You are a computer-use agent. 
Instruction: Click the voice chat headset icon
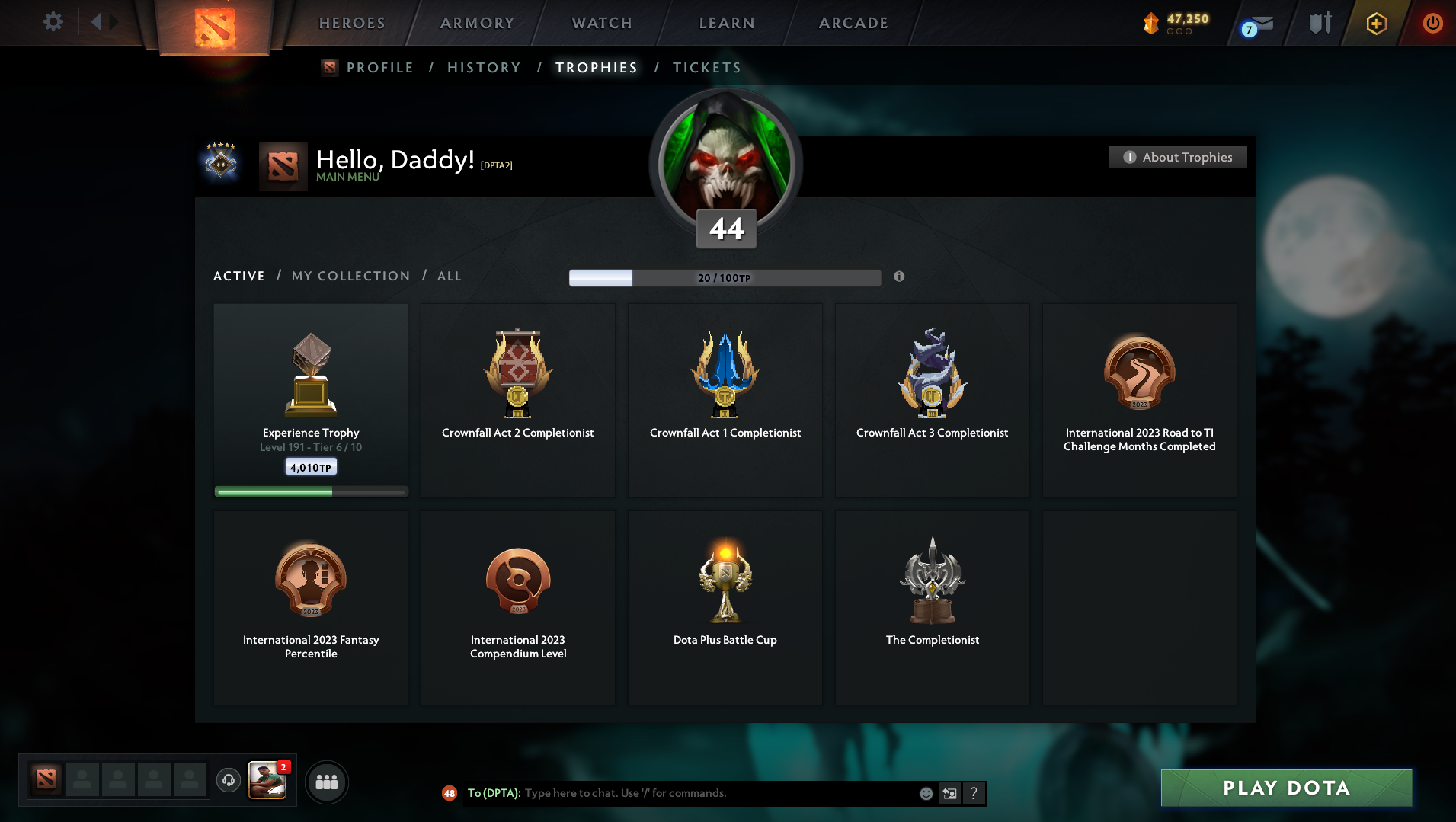pos(228,781)
